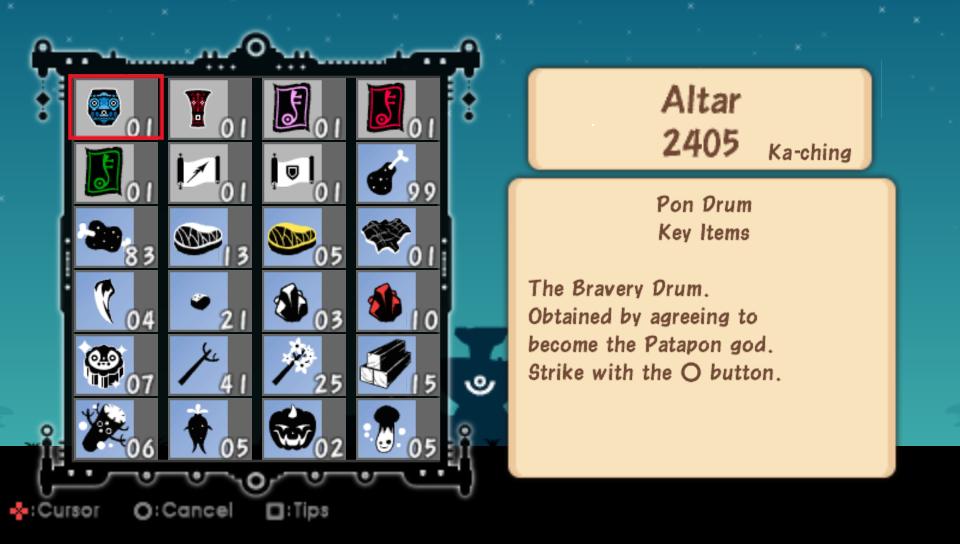
Task: Click the dark flat leather hide slot
Action: click(x=397, y=236)
